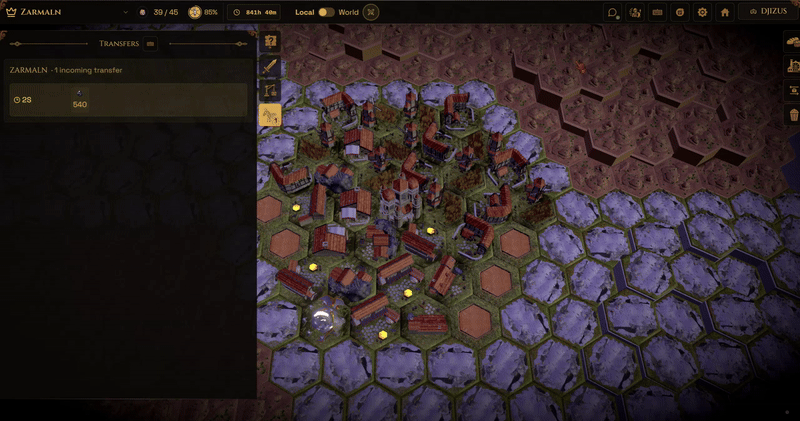Click the round crossed-swords button beside World
The image size is (800, 421).
click(371, 12)
